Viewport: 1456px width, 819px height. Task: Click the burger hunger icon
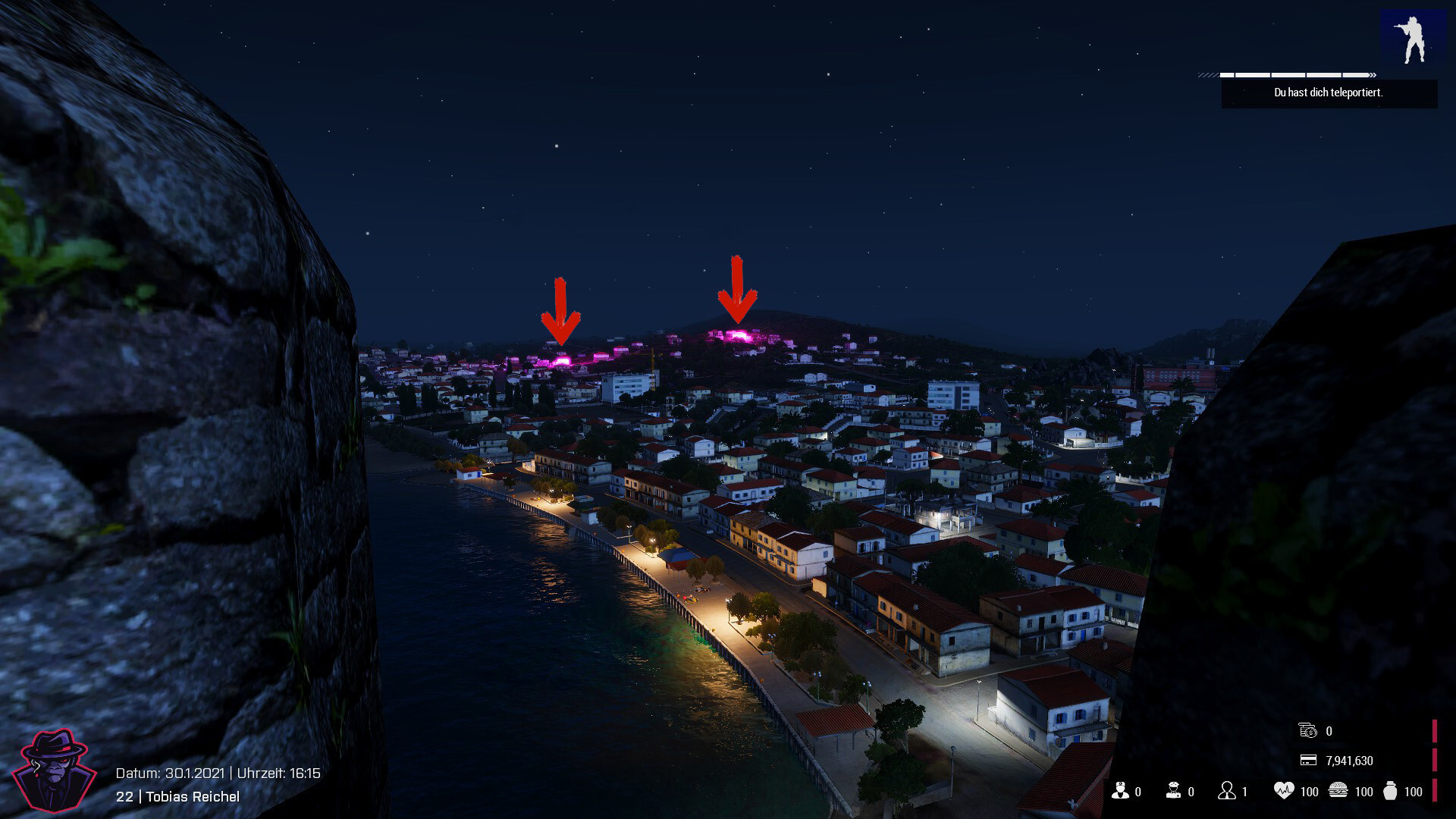(x=1338, y=791)
